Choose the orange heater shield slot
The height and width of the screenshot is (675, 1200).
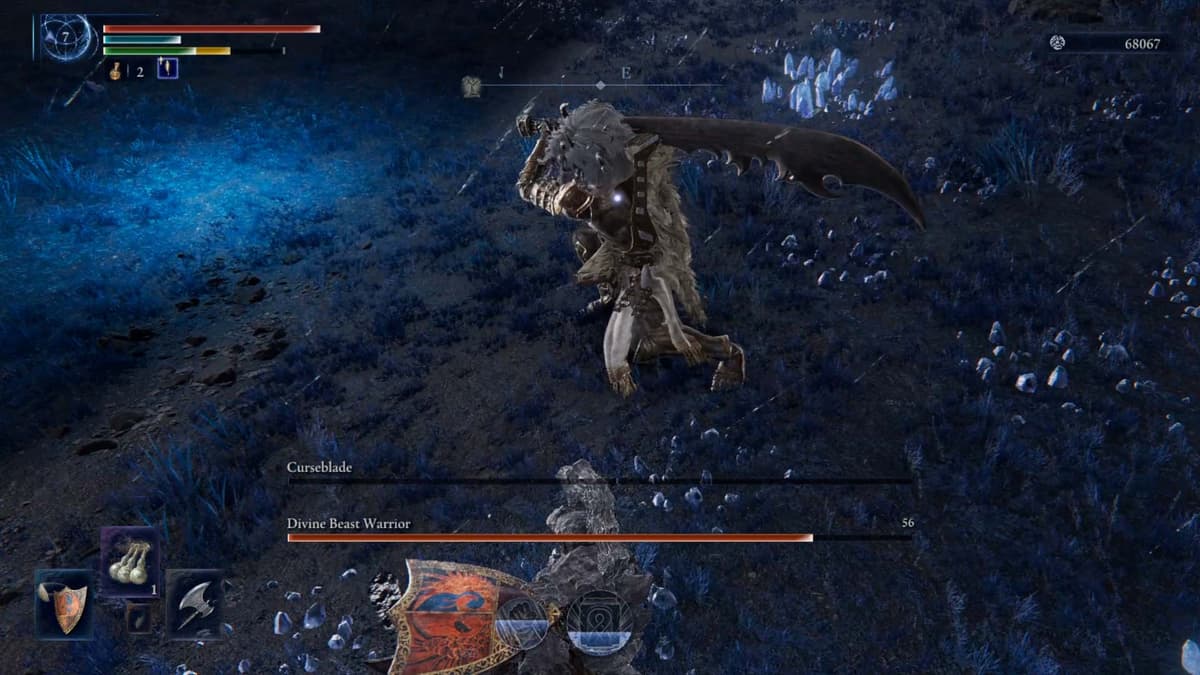(64, 603)
